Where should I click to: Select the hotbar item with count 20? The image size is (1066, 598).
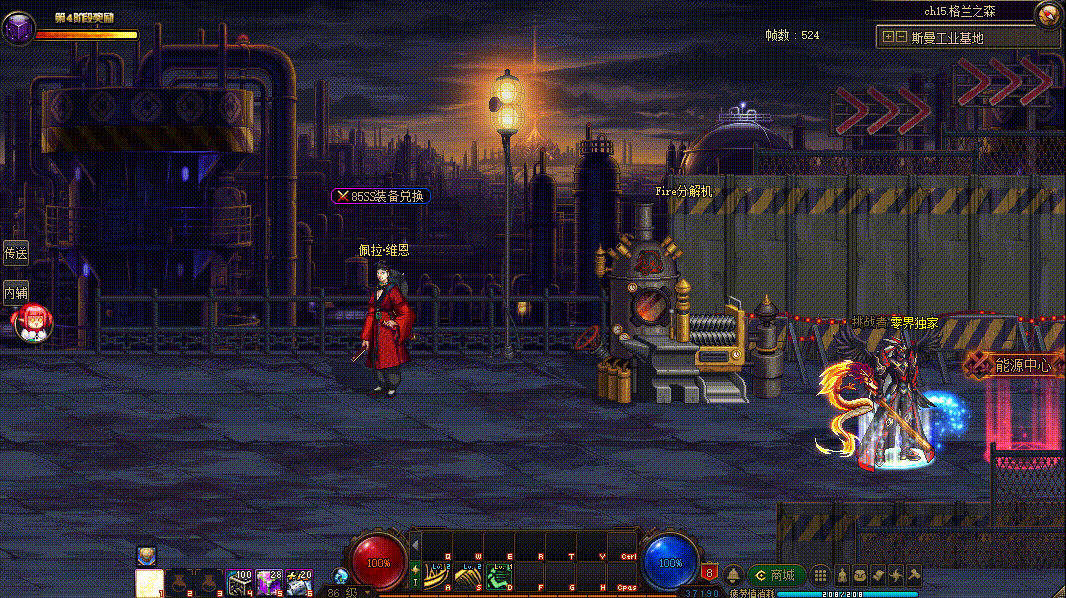(299, 582)
